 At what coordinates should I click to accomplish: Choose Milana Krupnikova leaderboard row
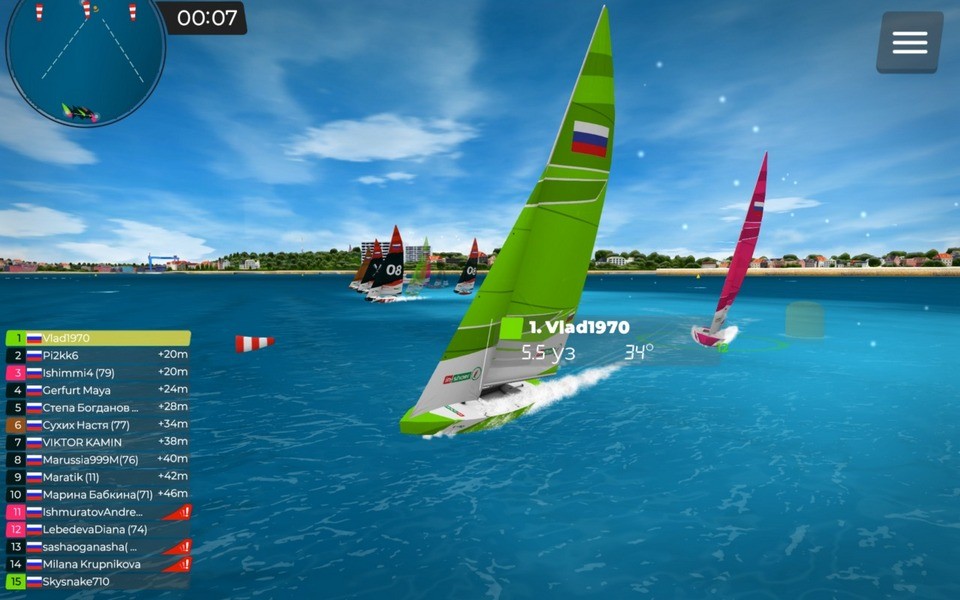tap(98, 564)
